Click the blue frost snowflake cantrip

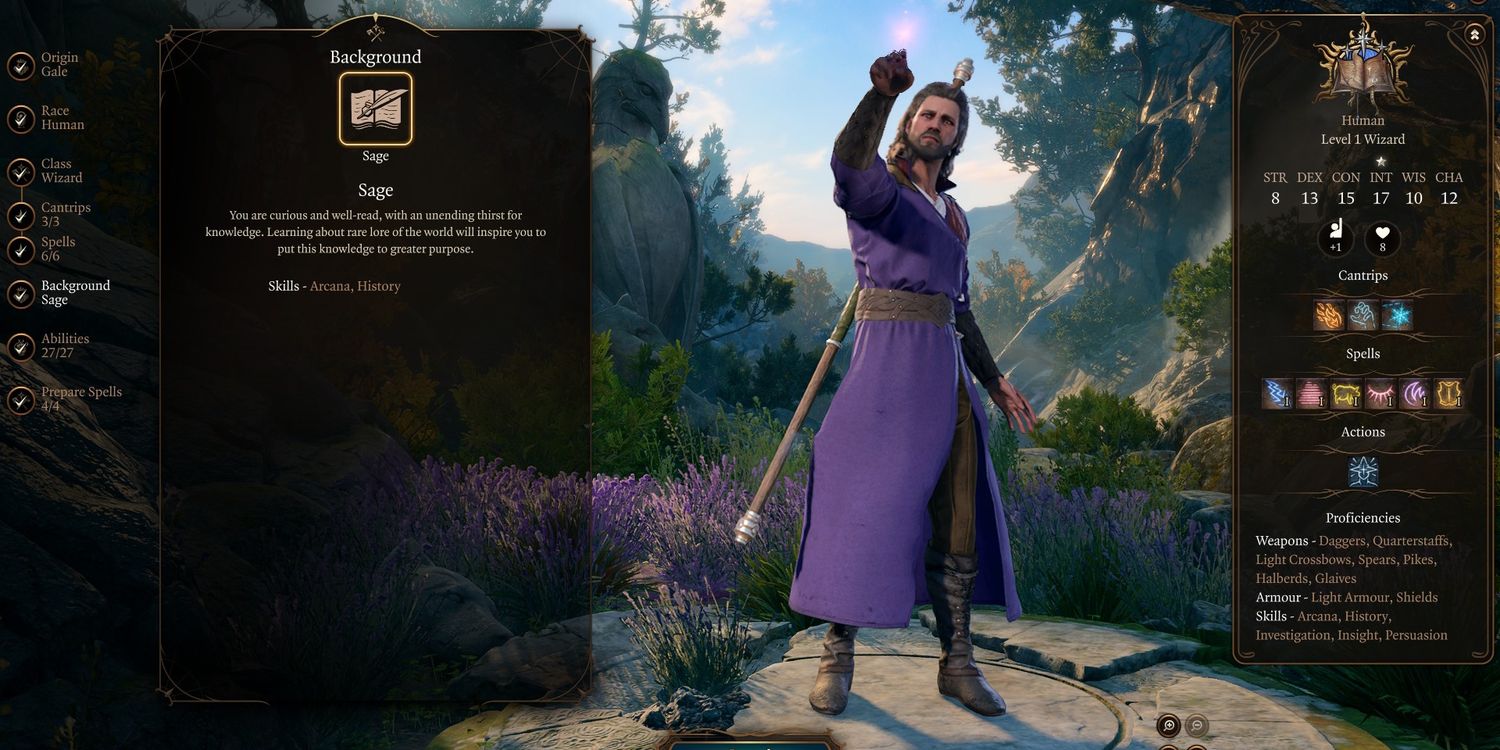click(x=1397, y=316)
